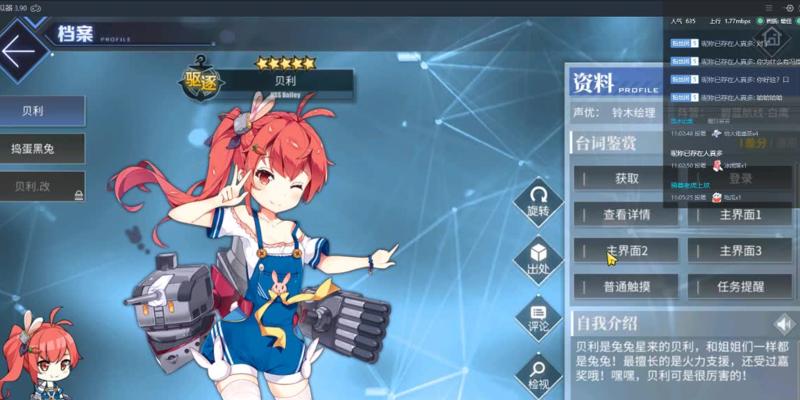800x400 pixels.
Task: Open the 出处 source button
Action: coord(538,257)
